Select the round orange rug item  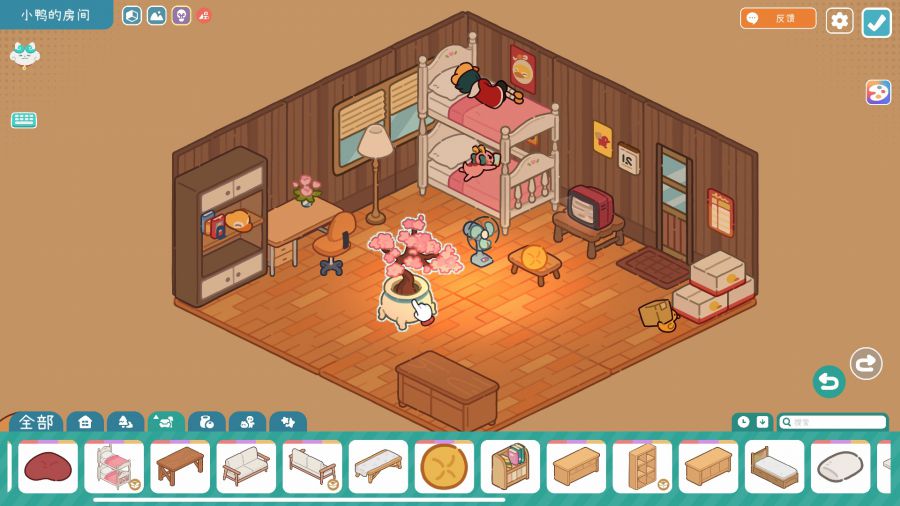tap(444, 467)
